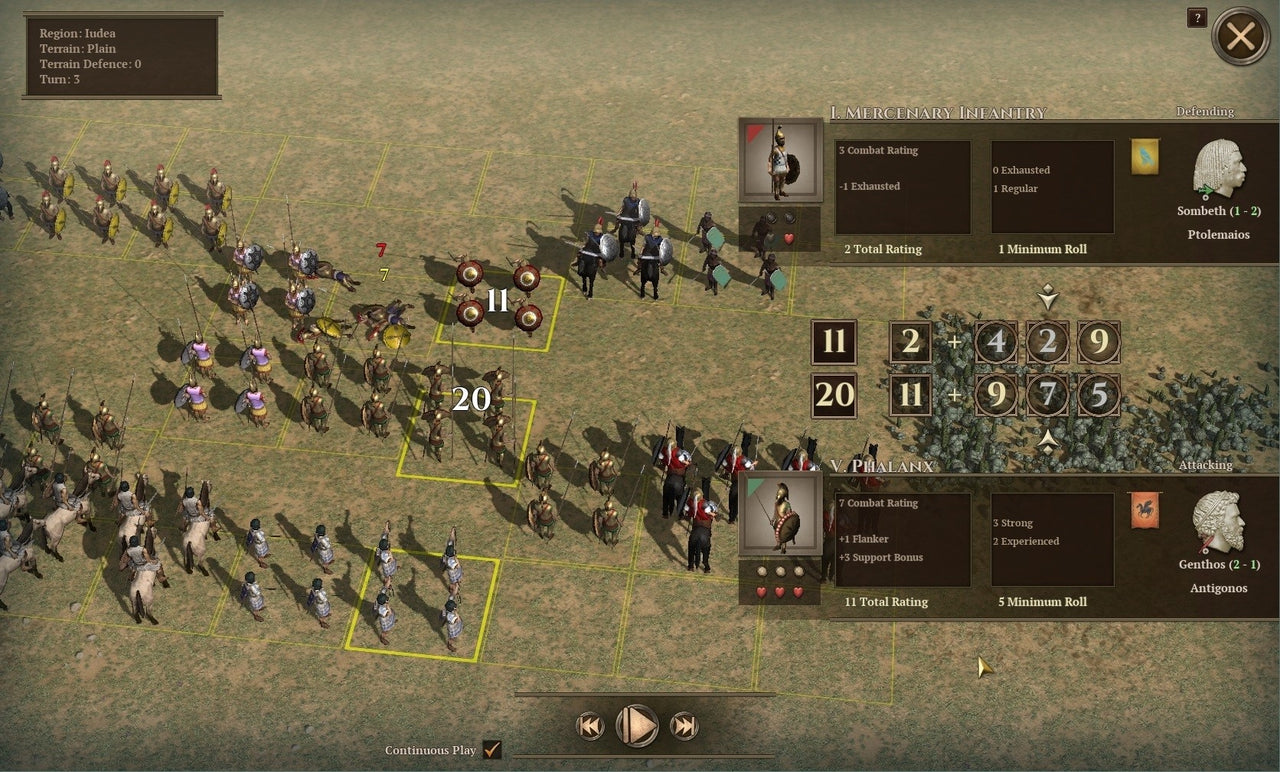Select the Defending header label
This screenshot has height=772, width=1280.
click(1204, 111)
